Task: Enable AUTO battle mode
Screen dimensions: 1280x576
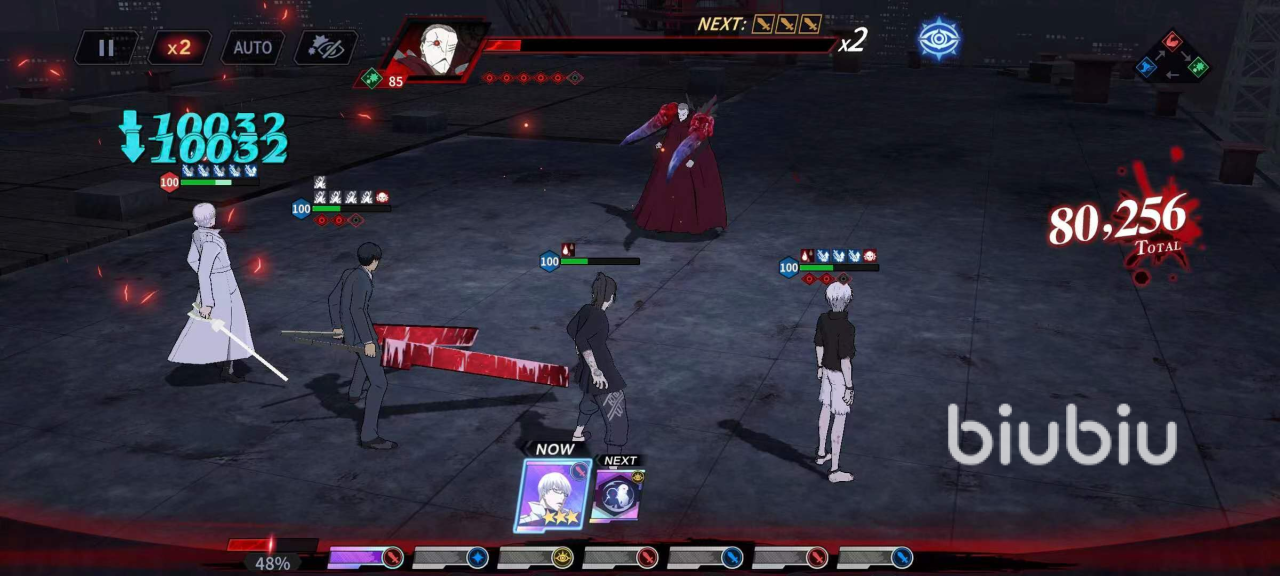Action: pyautogui.click(x=252, y=47)
